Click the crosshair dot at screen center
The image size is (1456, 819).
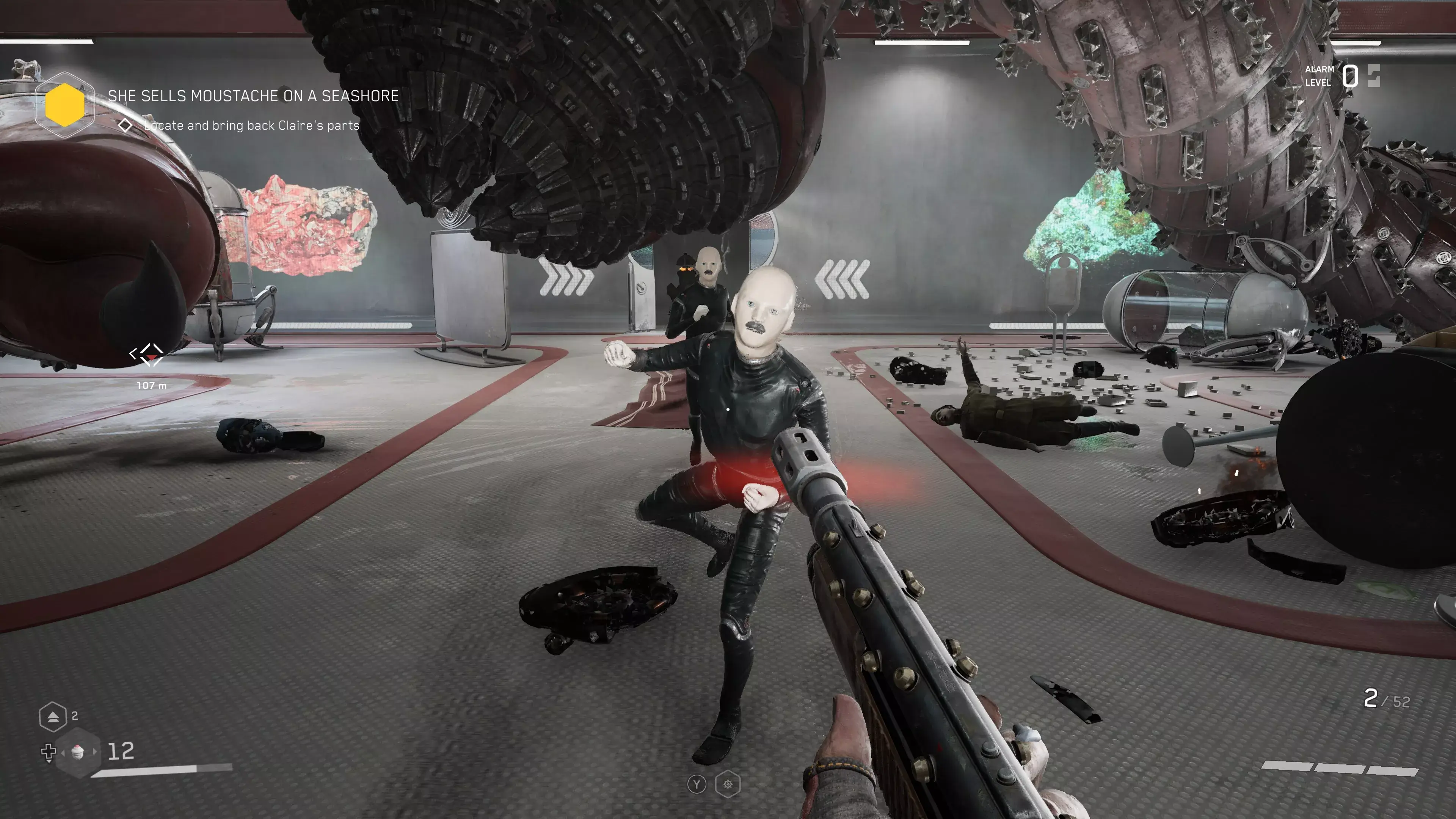(x=728, y=409)
